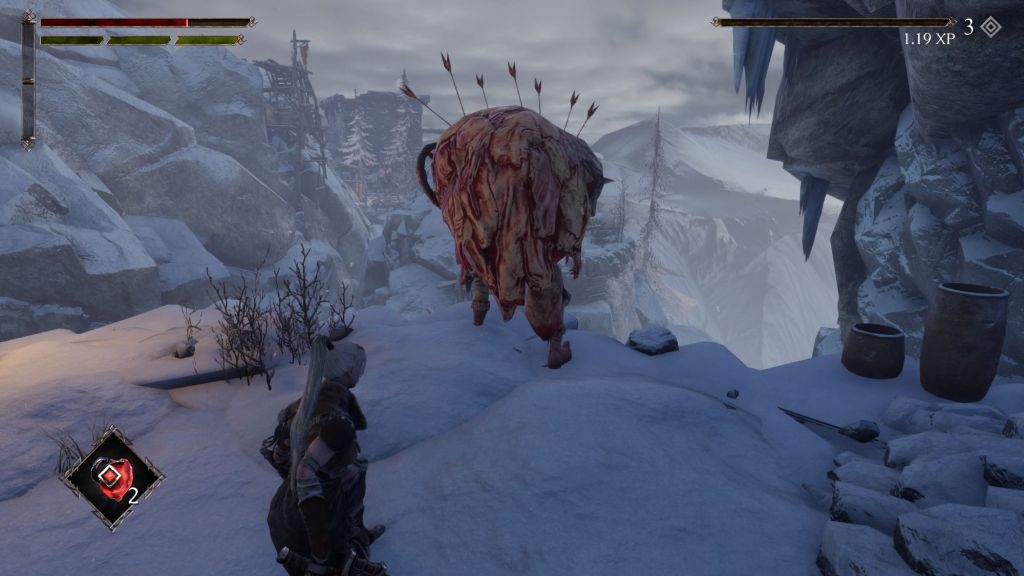Viewport: 1024px width, 576px height.
Task: Select the red healing item slot
Action: pos(111,477)
